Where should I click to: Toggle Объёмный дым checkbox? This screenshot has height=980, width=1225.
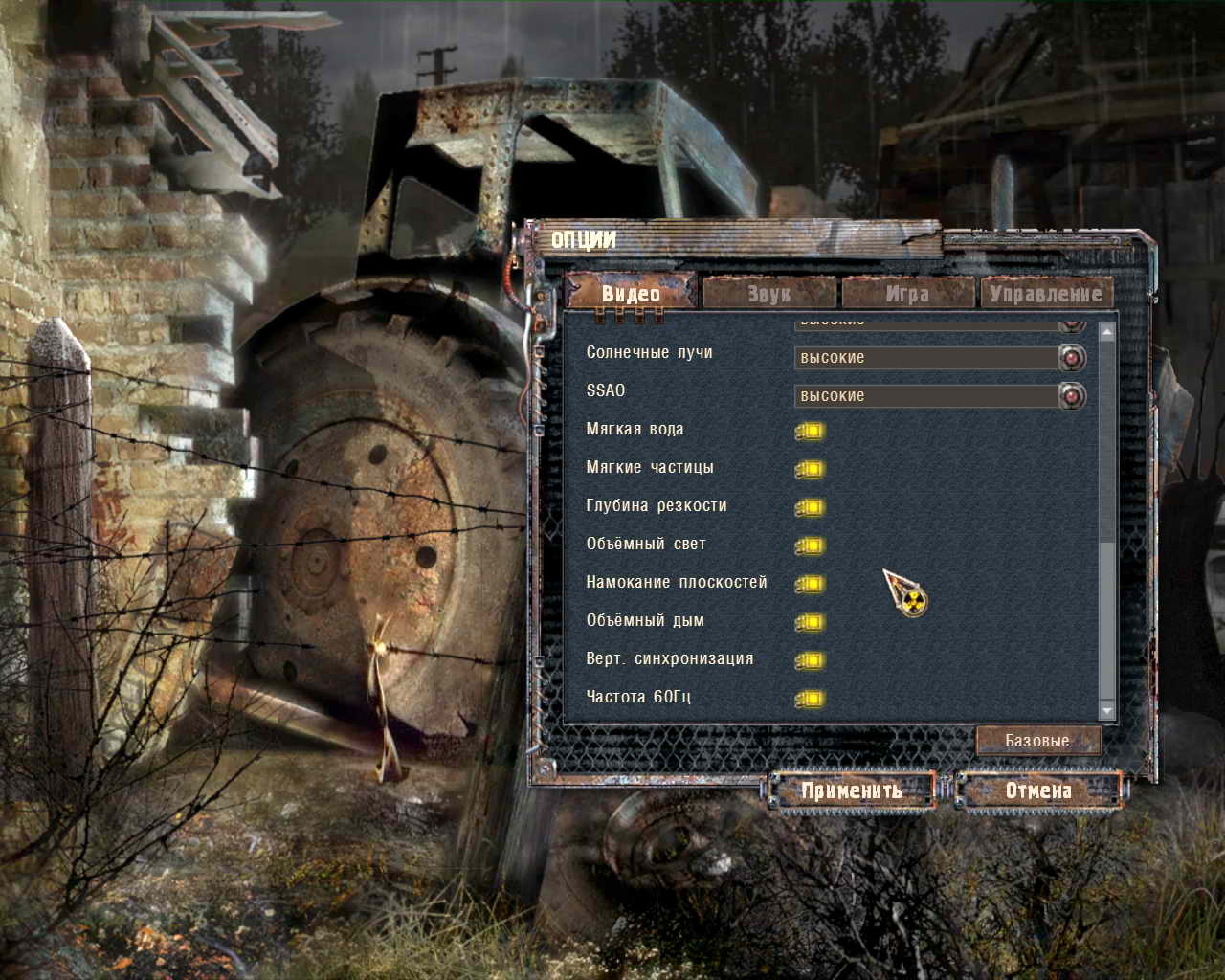(810, 622)
